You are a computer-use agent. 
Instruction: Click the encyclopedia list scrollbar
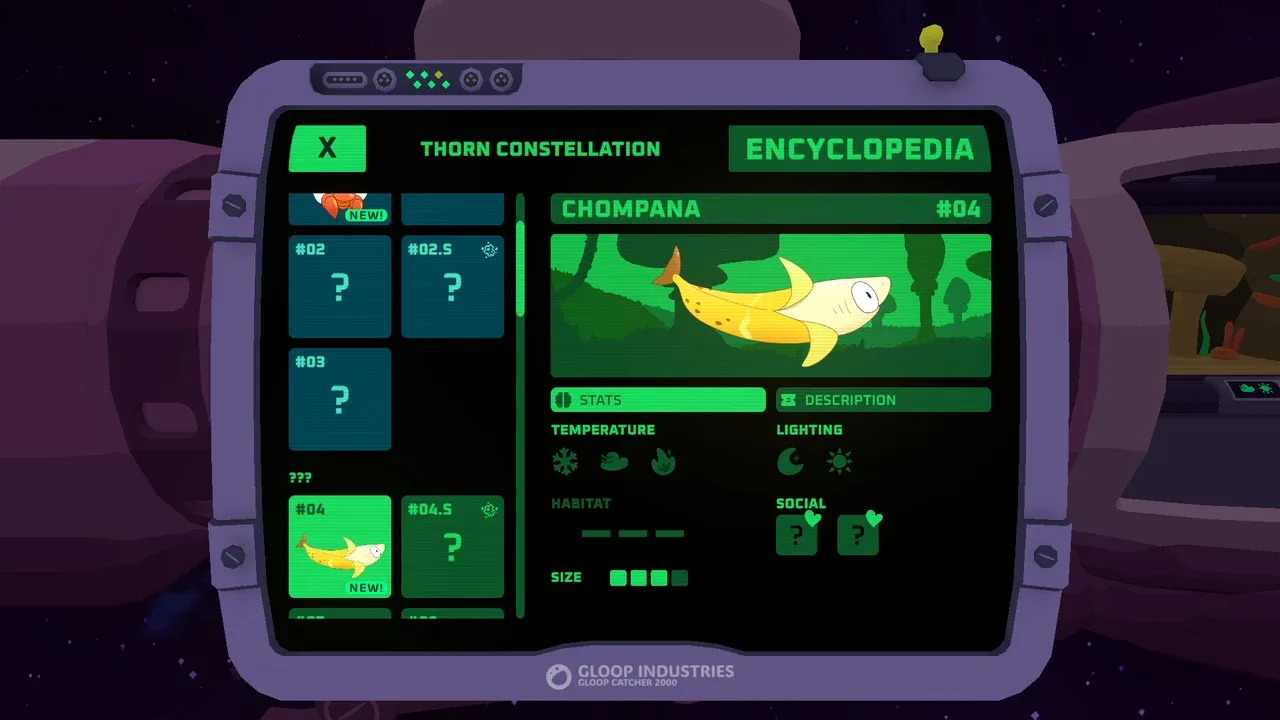[x=520, y=270]
